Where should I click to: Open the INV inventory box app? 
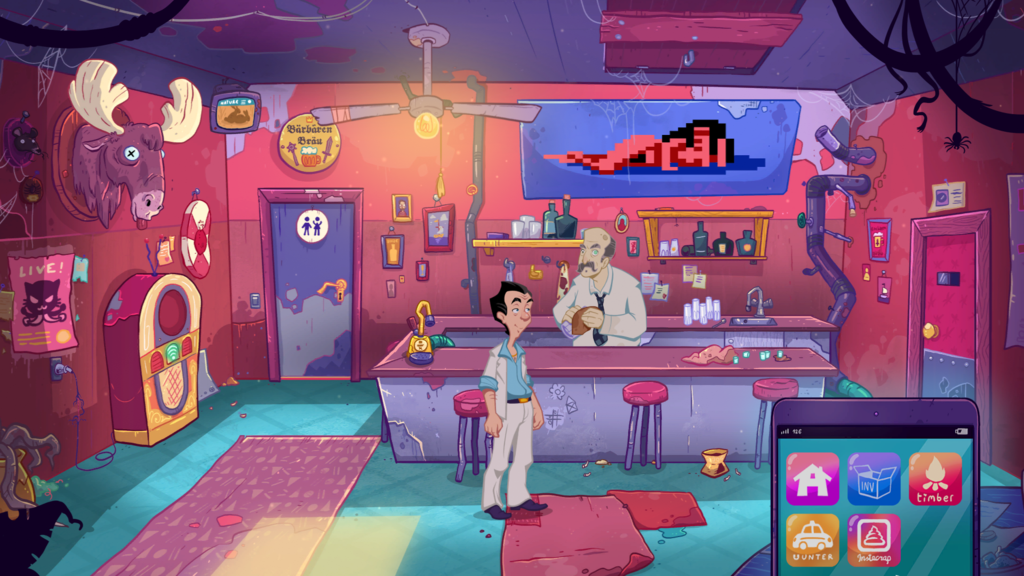874,479
